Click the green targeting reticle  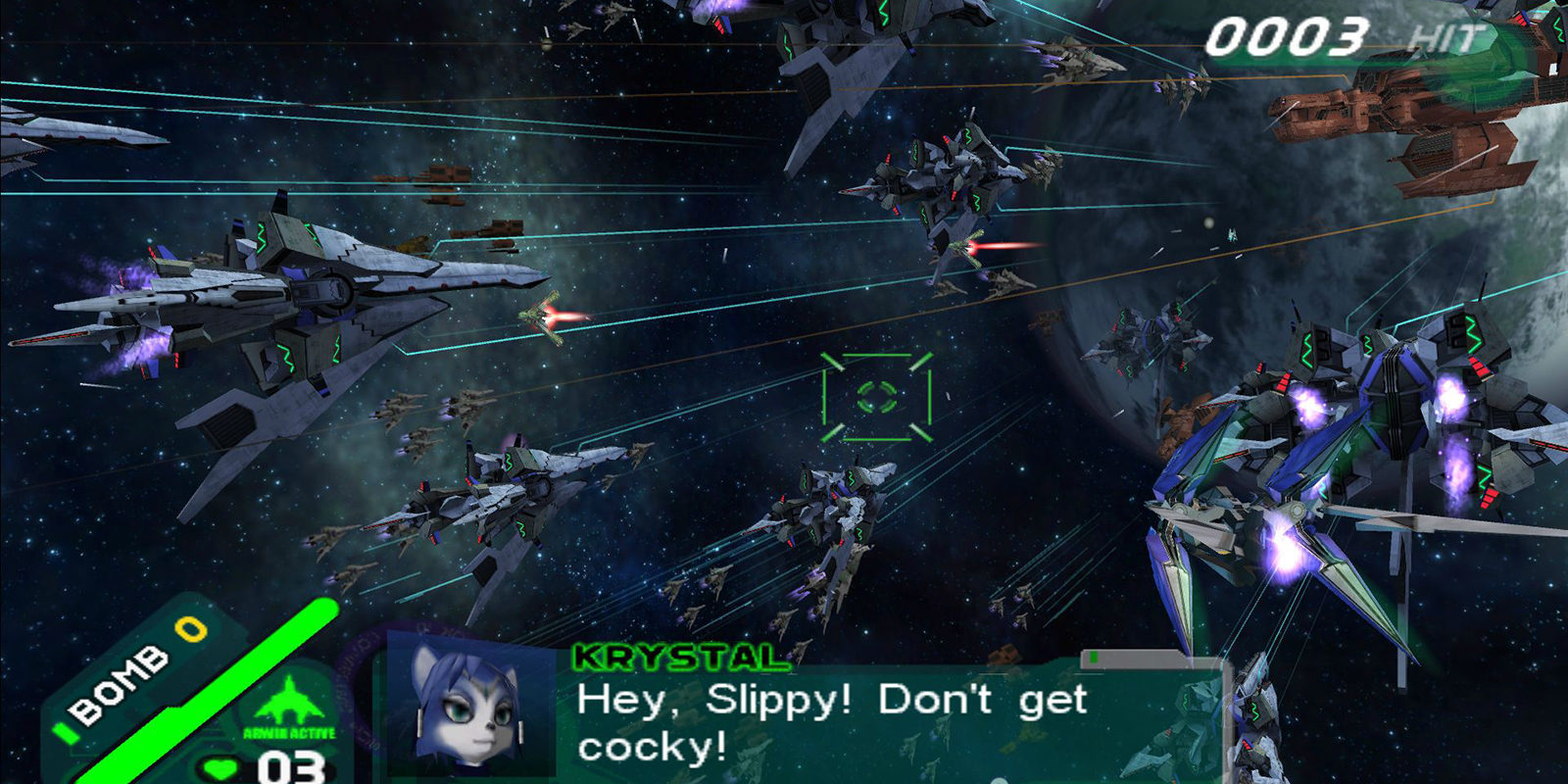pyautogui.click(x=876, y=397)
